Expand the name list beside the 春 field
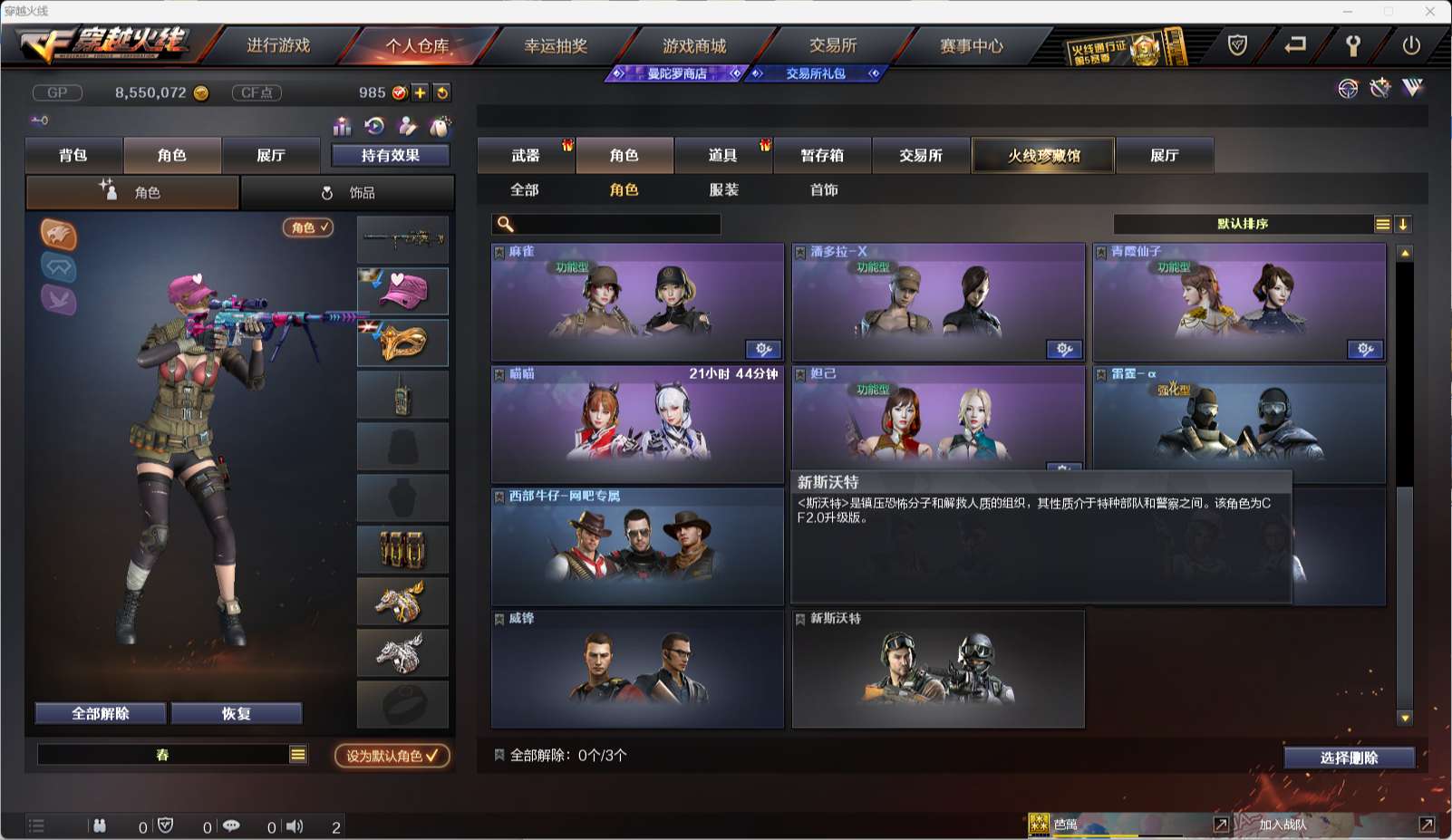This screenshot has height=840, width=1452. [296, 754]
